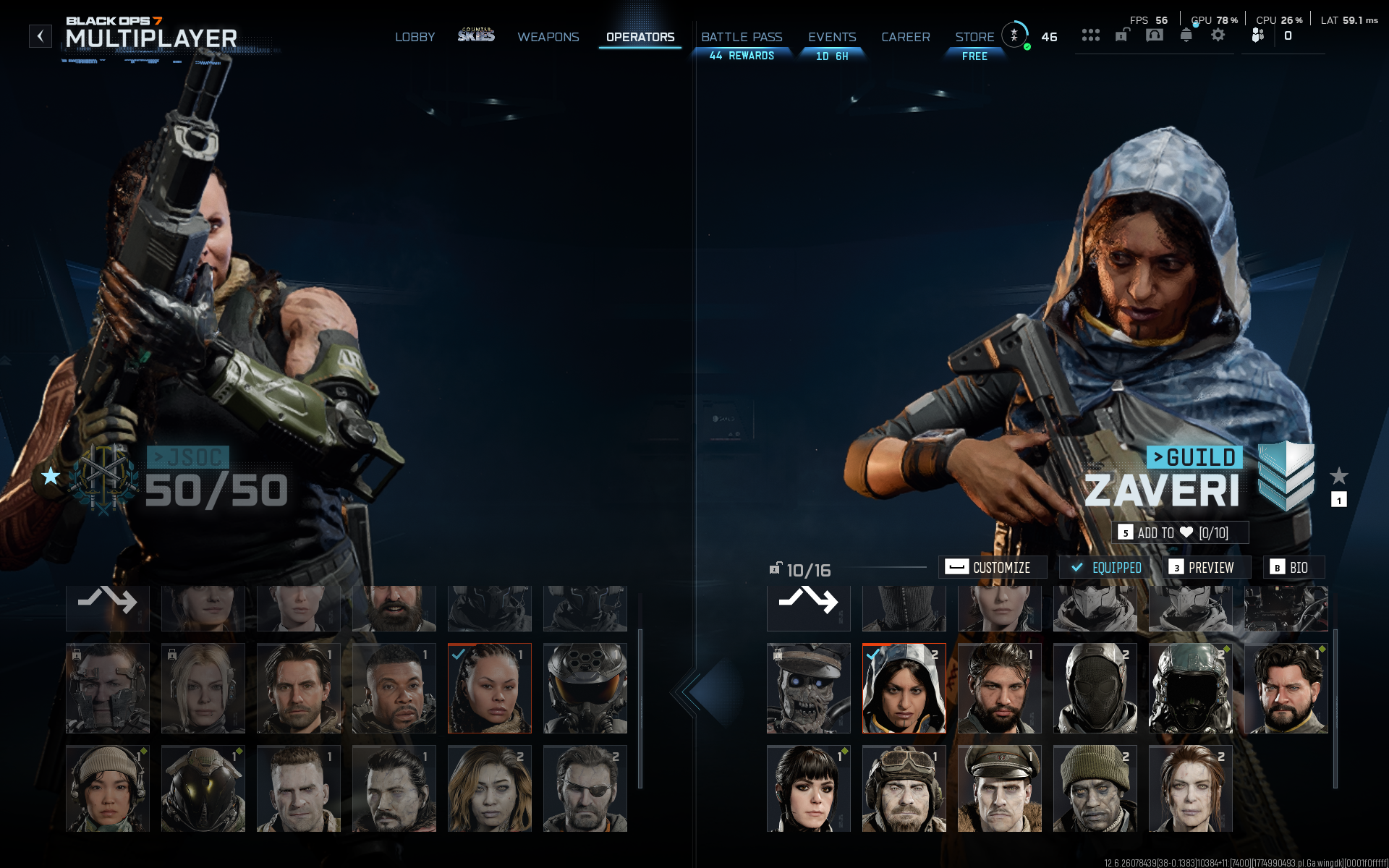Open the operator Bio
The height and width of the screenshot is (868, 1389).
pos(1293,568)
